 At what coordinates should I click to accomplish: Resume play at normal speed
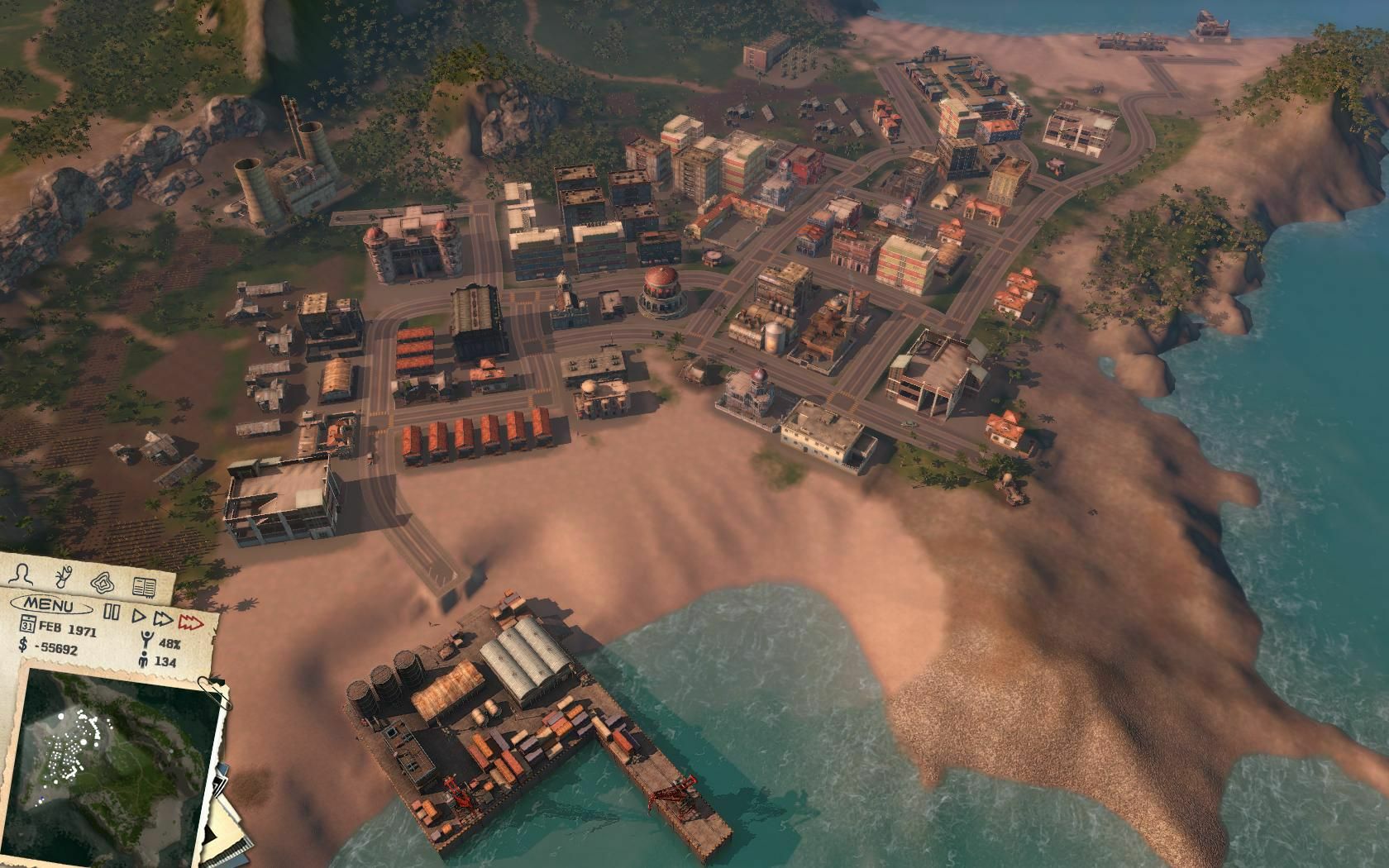tap(138, 617)
